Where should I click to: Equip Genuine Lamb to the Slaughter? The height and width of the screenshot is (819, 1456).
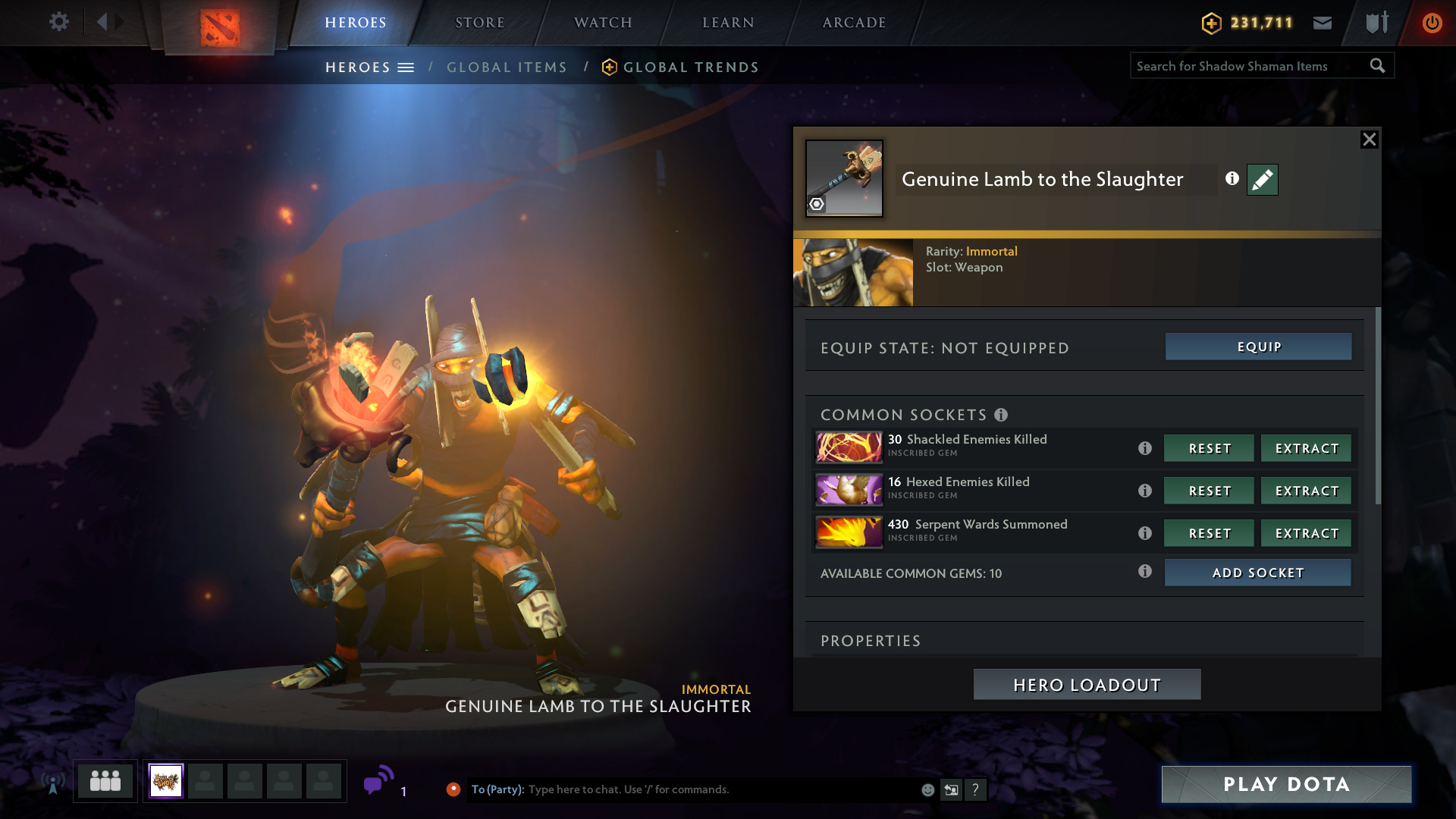pos(1258,347)
